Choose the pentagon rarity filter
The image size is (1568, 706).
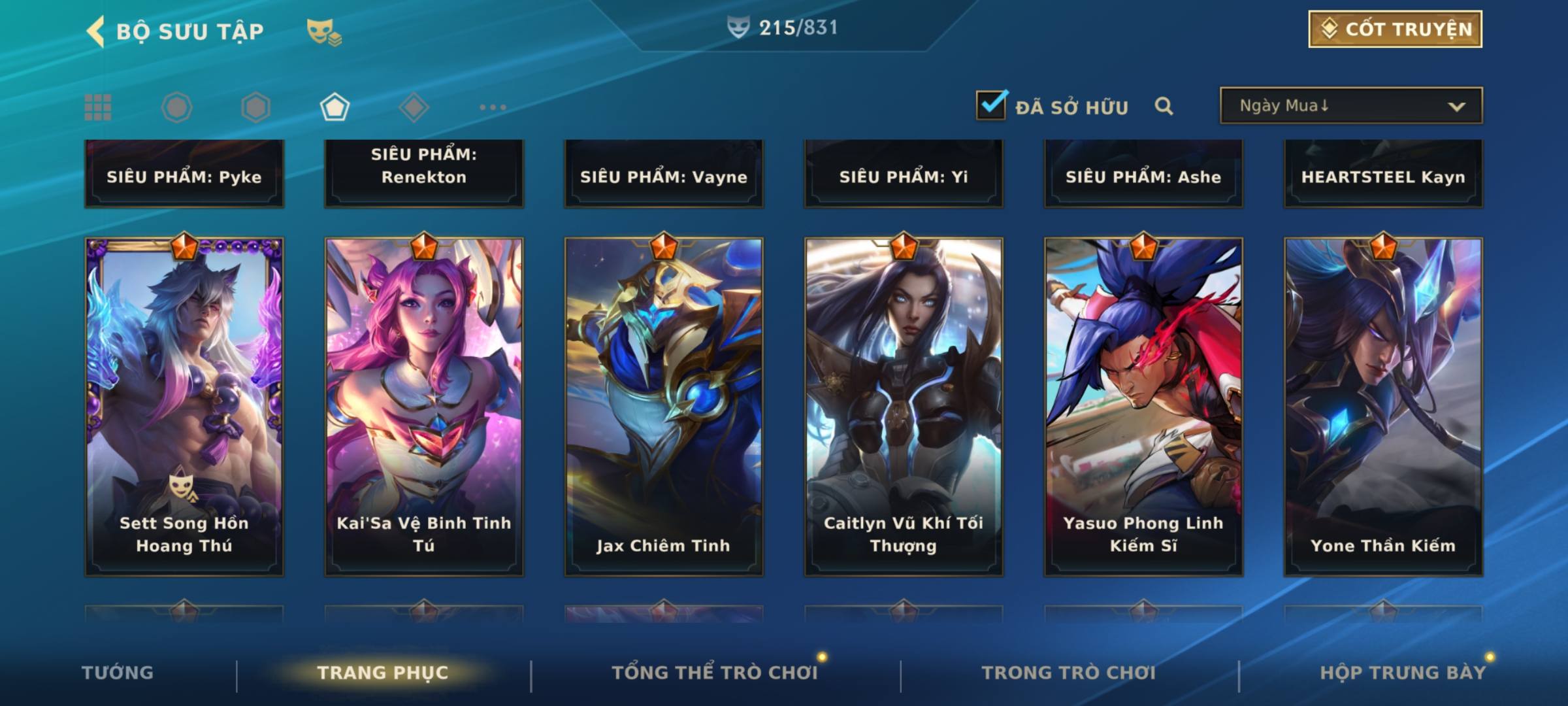tap(335, 107)
